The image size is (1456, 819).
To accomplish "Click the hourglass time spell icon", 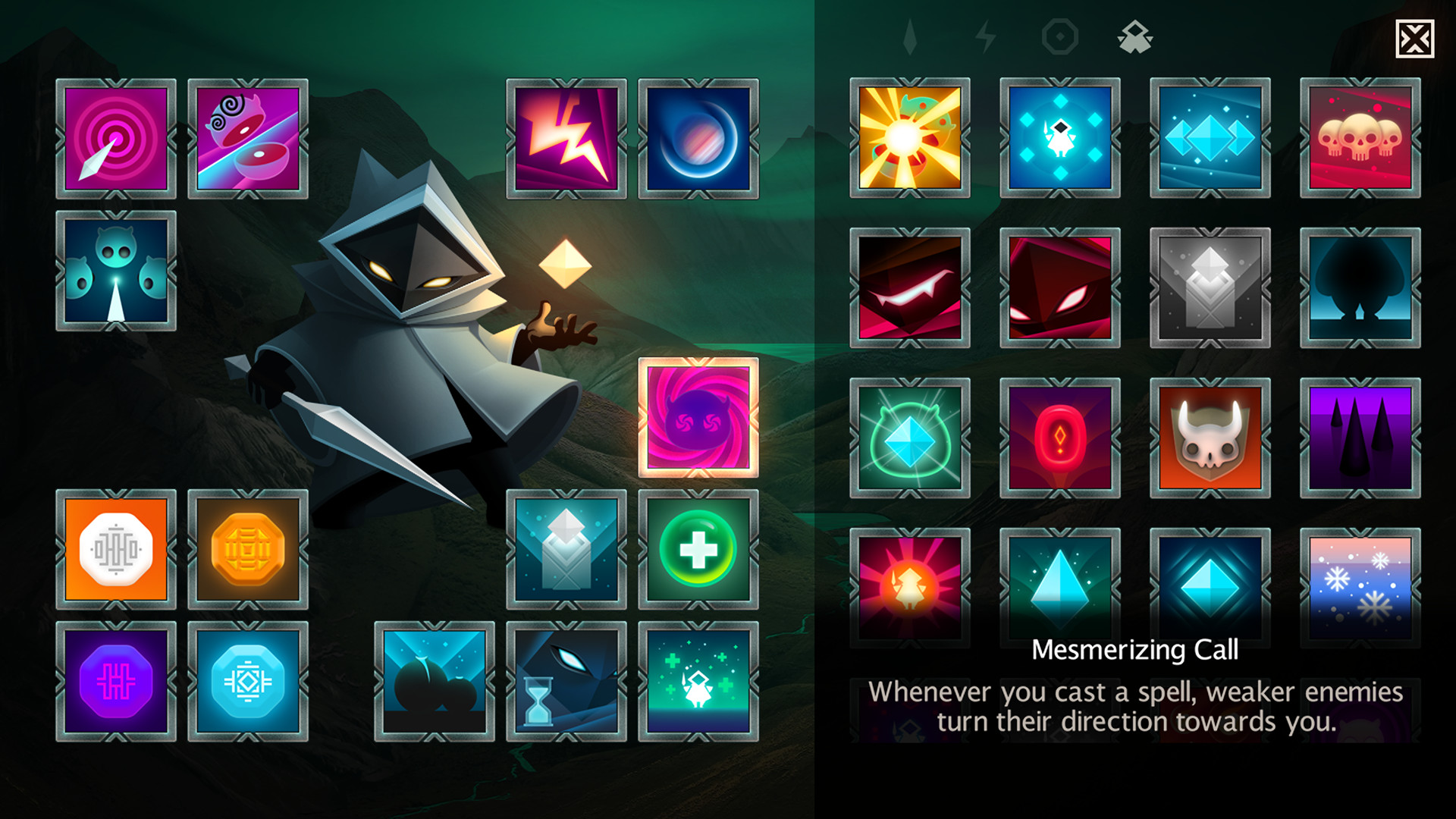I will point(566,681).
